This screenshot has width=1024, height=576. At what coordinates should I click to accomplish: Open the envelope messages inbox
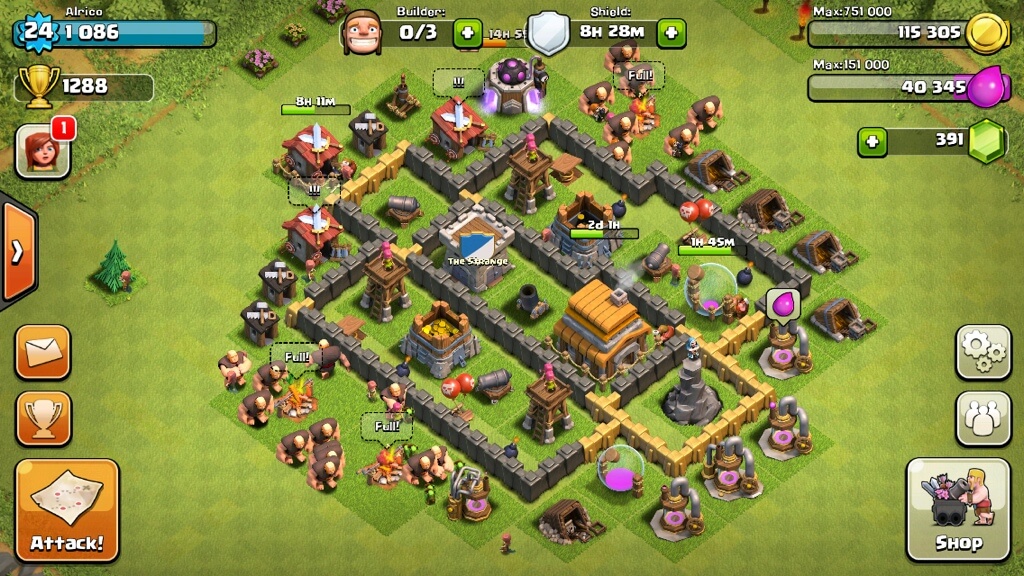43,352
